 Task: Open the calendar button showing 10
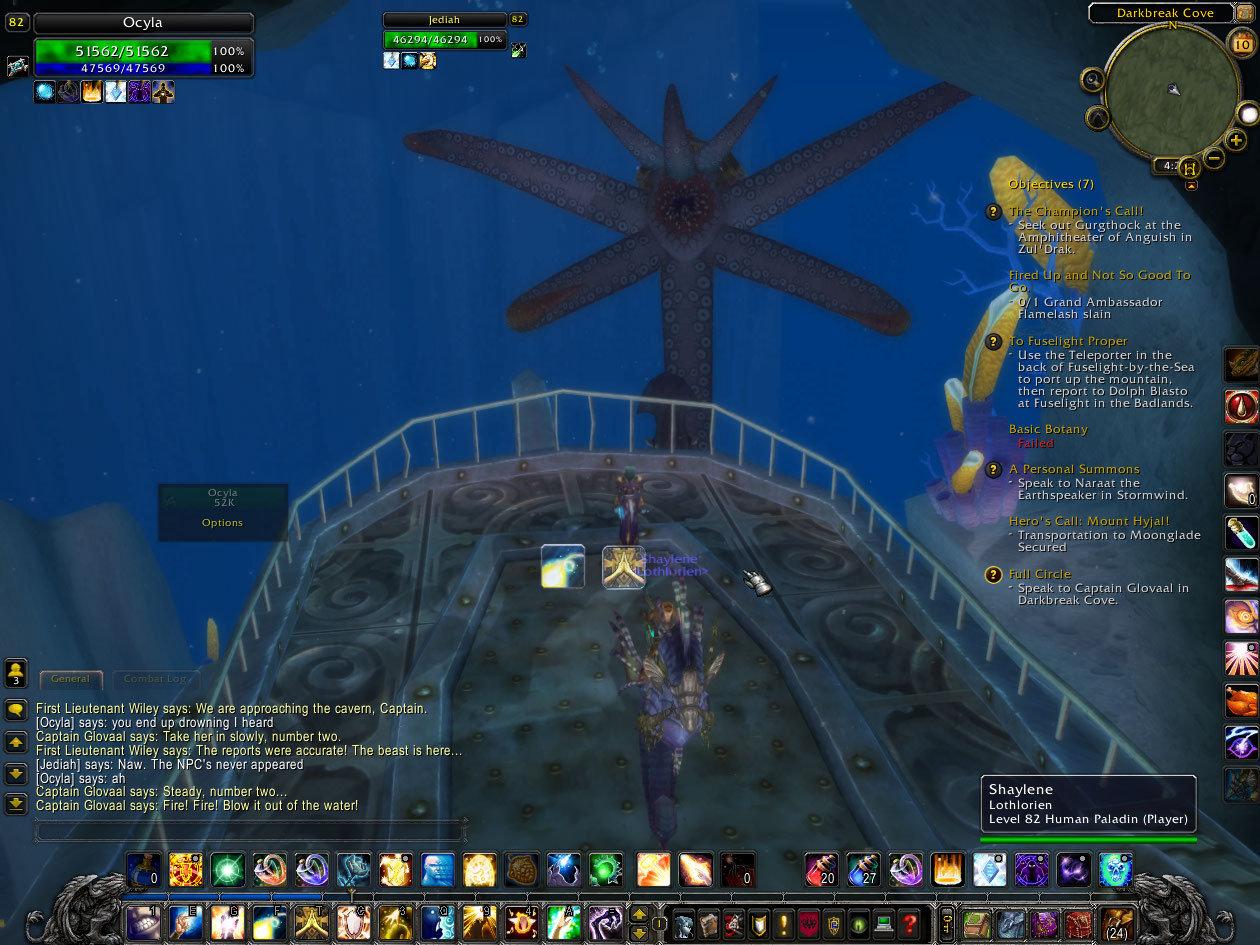tap(1241, 43)
